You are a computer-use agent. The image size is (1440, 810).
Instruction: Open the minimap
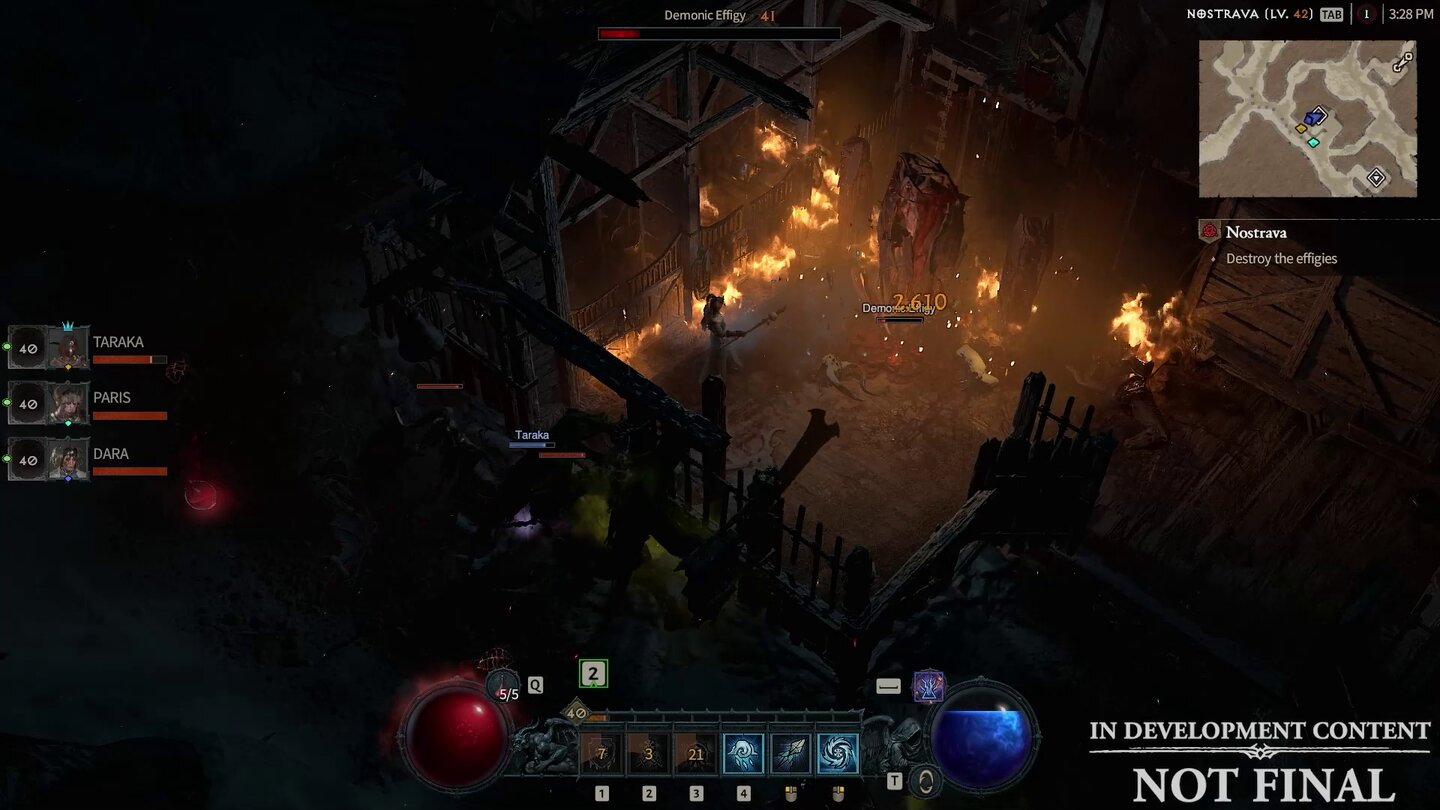[1307, 118]
